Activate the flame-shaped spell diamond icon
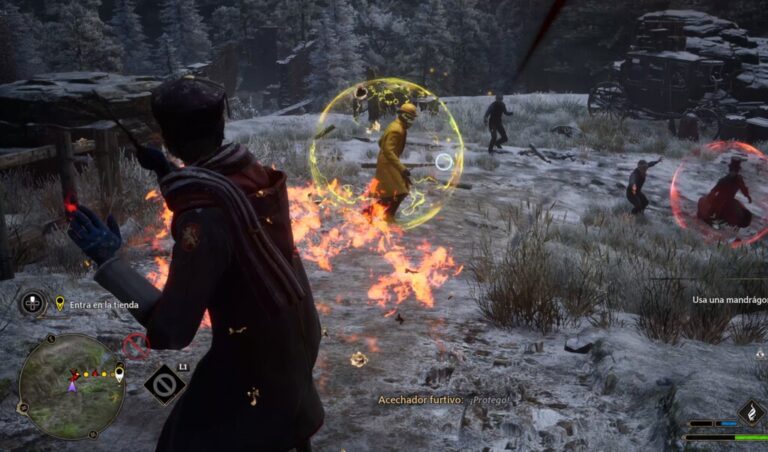The image size is (768, 452). (750, 413)
